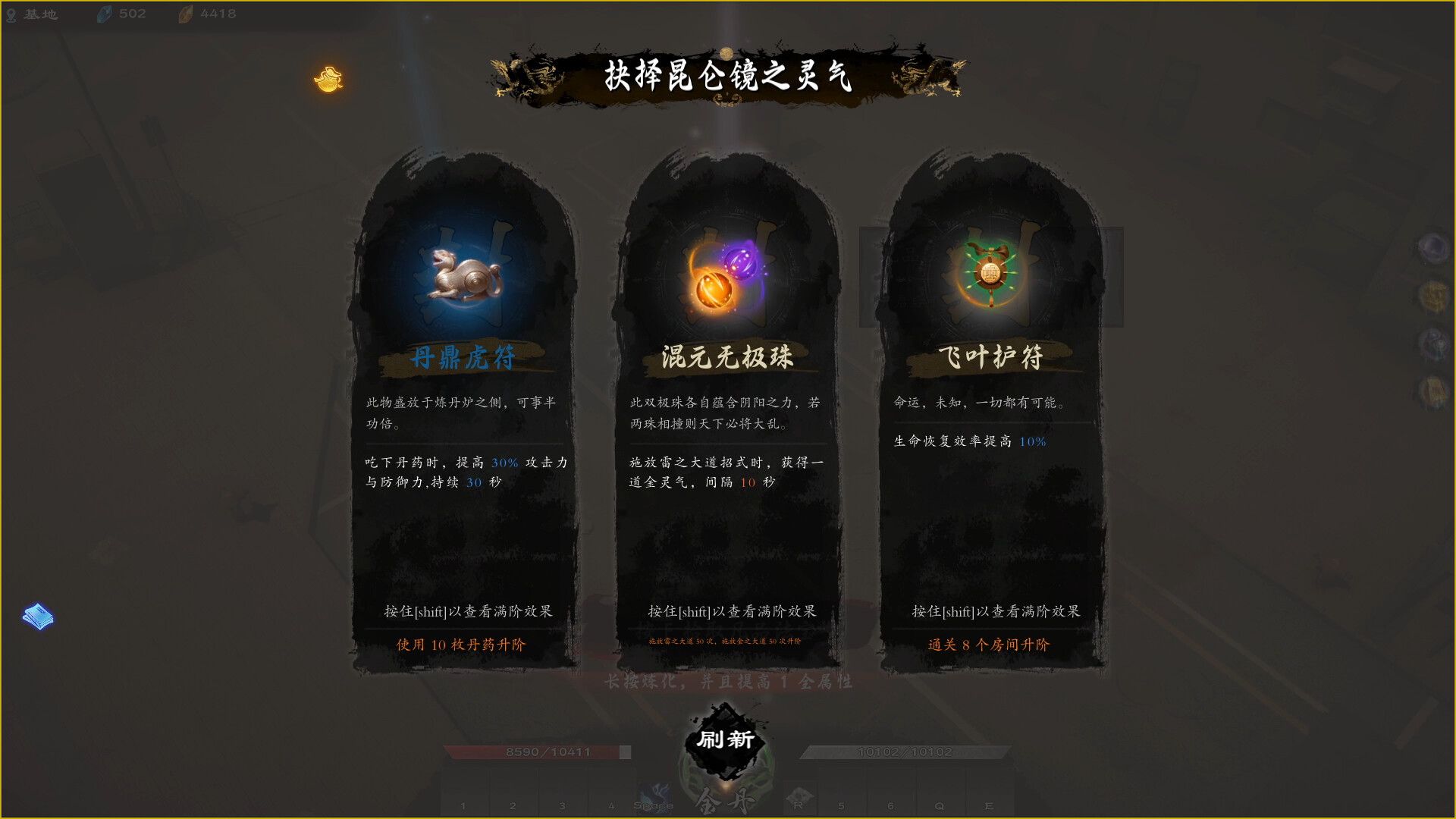The height and width of the screenshot is (819, 1456).
Task: Click the blue book icon on the left edge
Action: pos(36,617)
